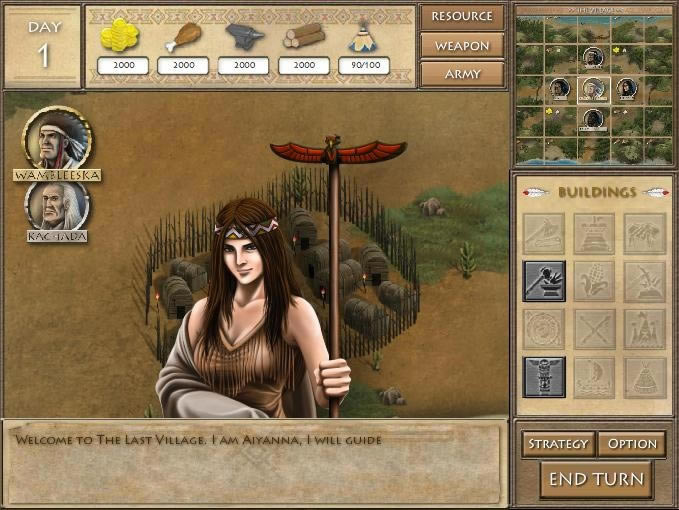Image resolution: width=679 pixels, height=510 pixels.
Task: Select the Wambleeska hero portrait
Action: click(x=56, y=139)
